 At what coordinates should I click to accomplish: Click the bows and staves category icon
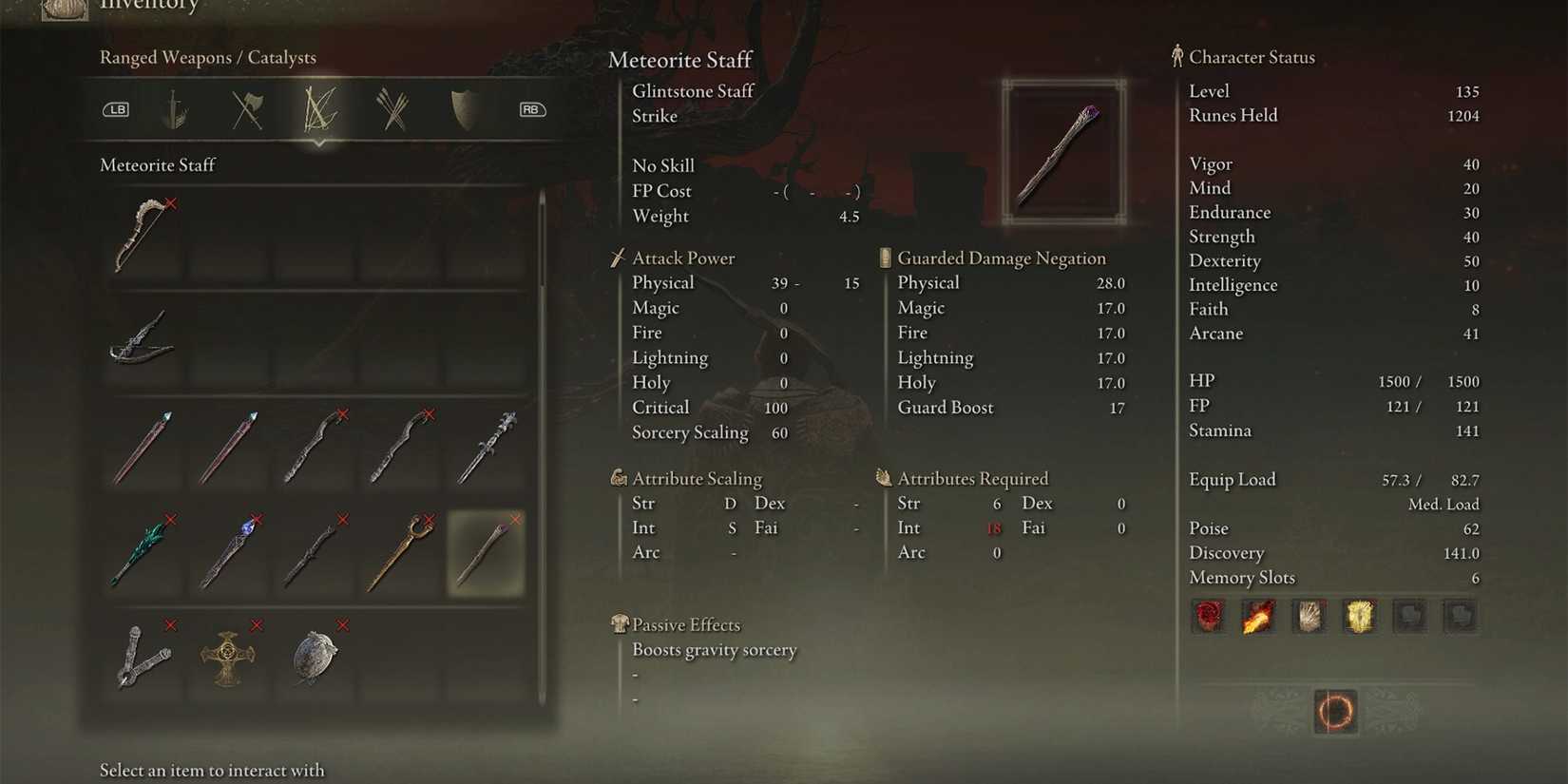point(318,108)
